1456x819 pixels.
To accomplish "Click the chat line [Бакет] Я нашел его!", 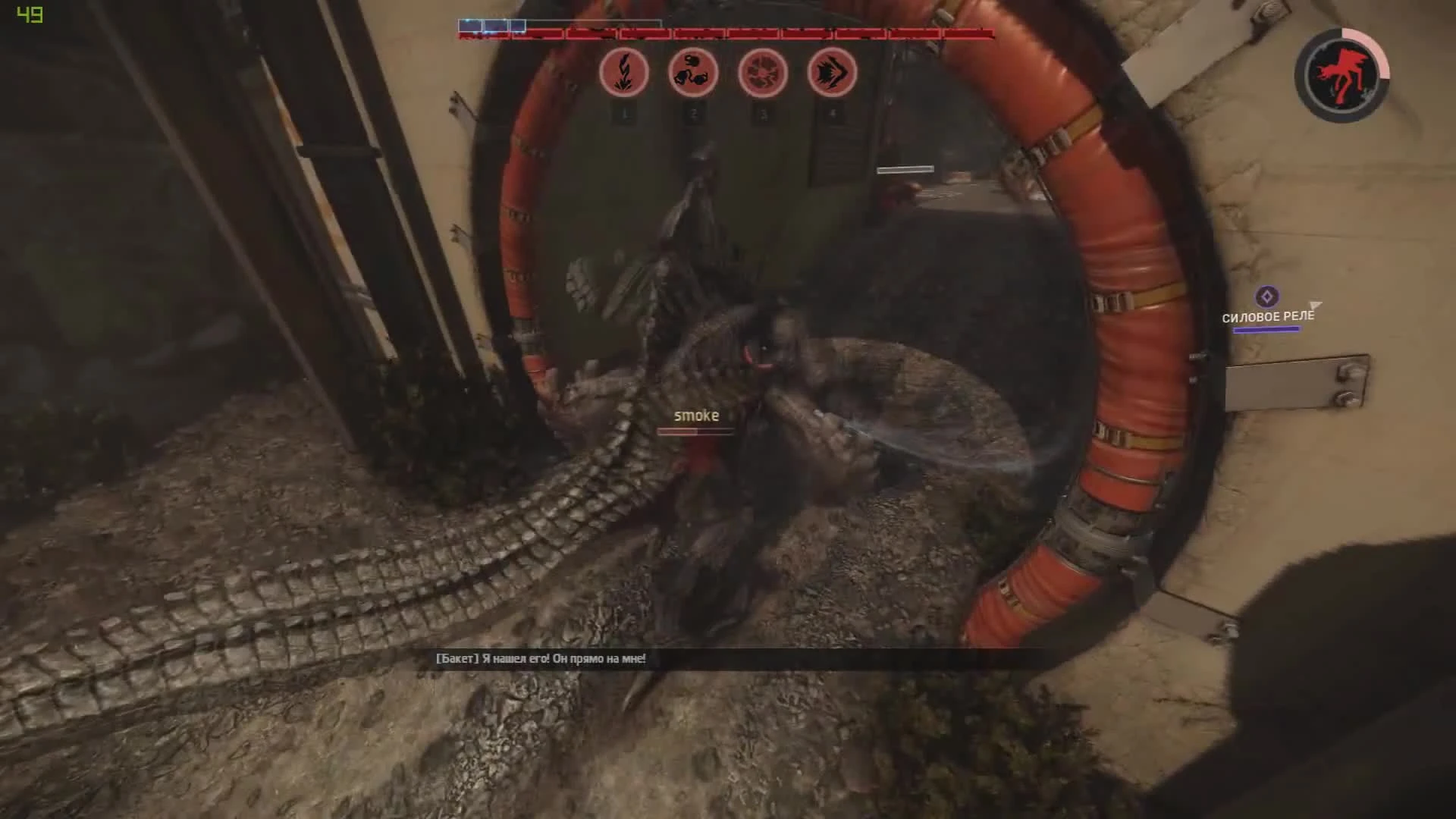I will click(x=541, y=660).
